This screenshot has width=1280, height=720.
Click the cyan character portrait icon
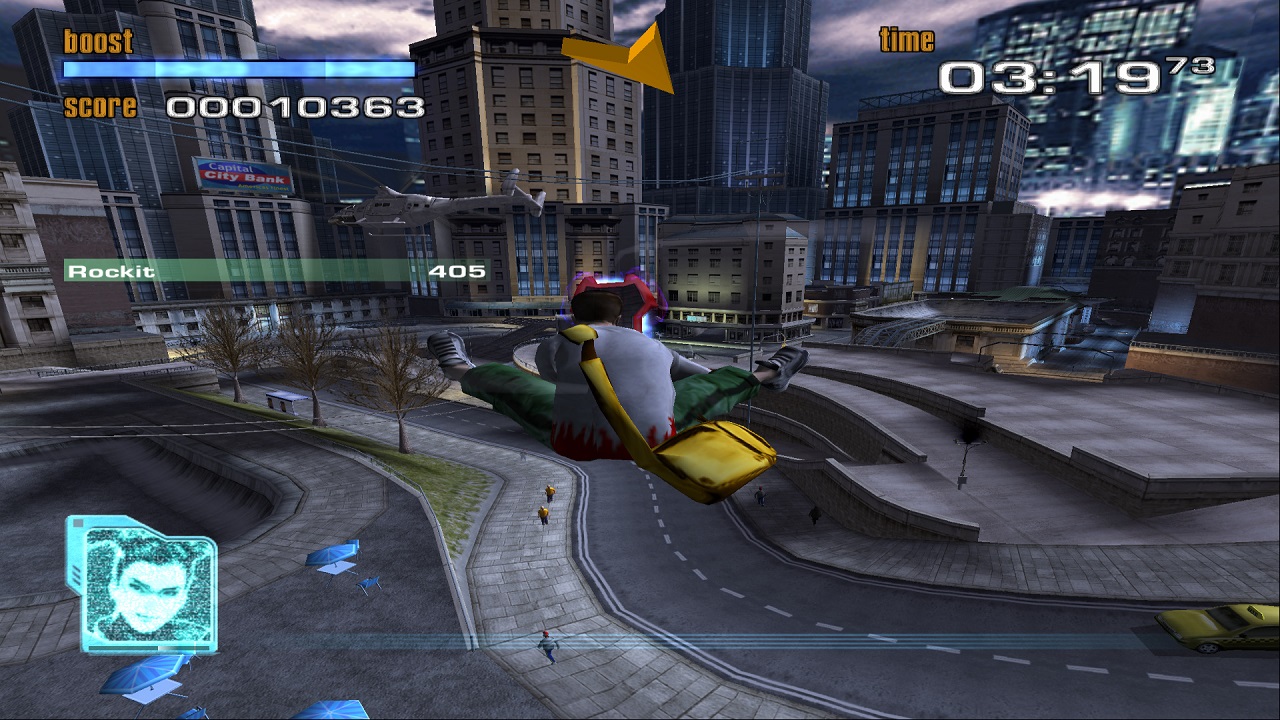pos(141,584)
